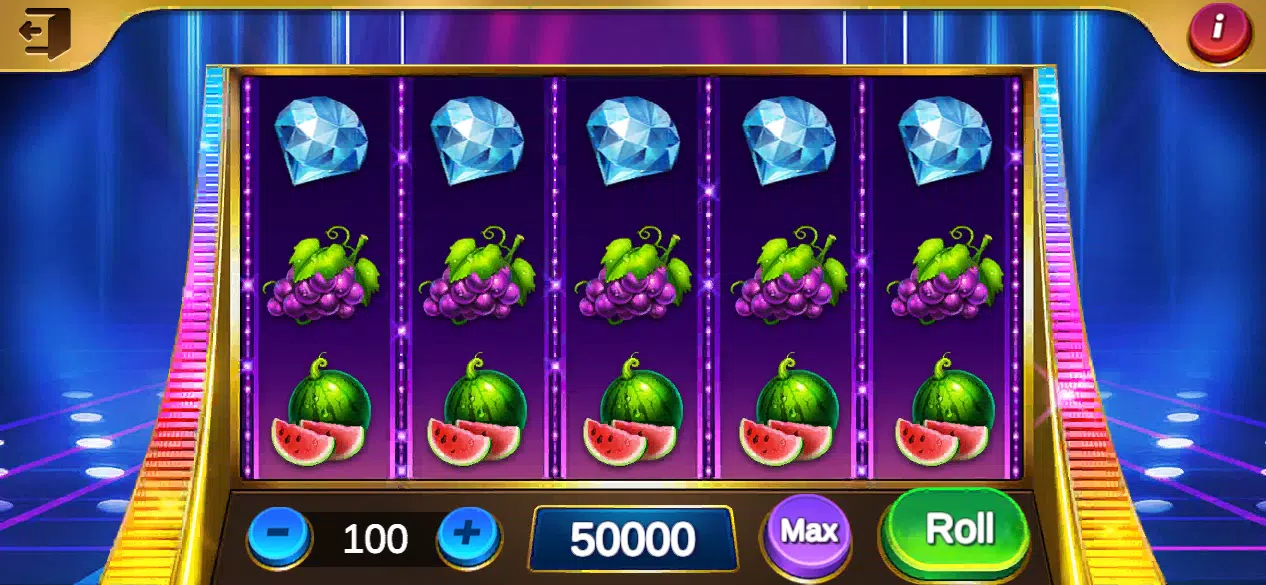
Task: Decrease the bet with the minus button
Action: pyautogui.click(x=280, y=536)
